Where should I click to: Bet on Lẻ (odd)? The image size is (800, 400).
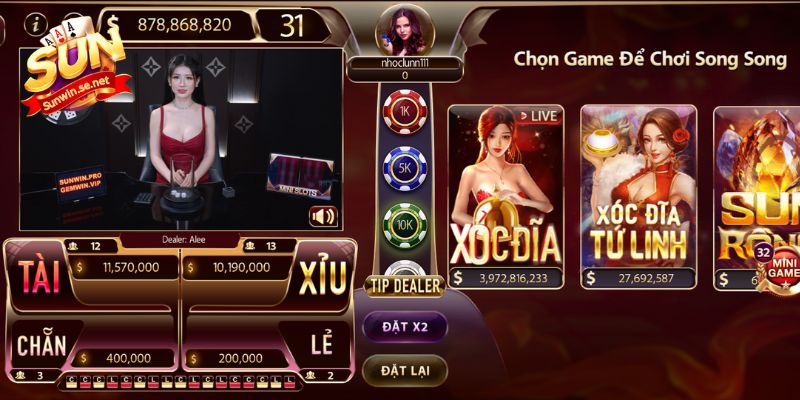(322, 346)
